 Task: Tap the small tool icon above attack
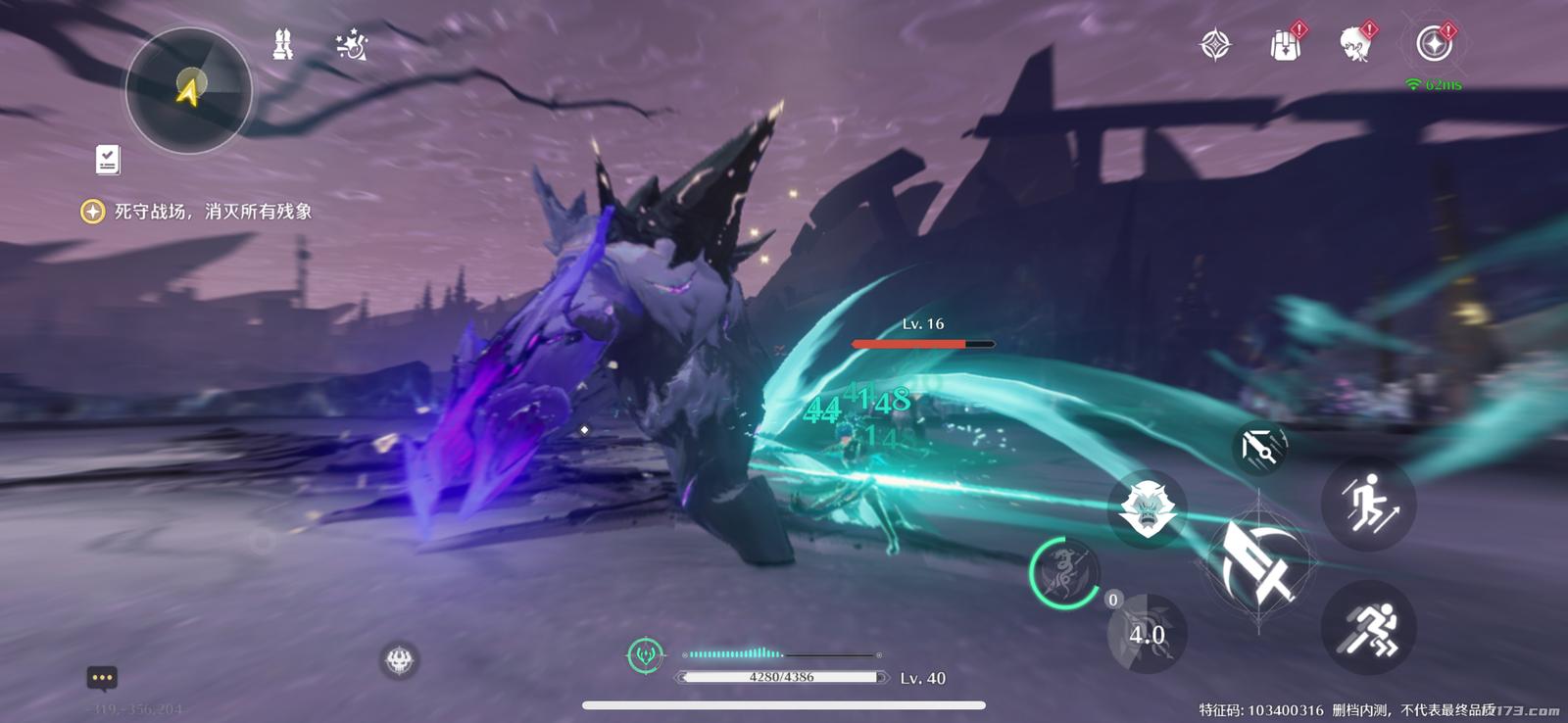click(1258, 448)
